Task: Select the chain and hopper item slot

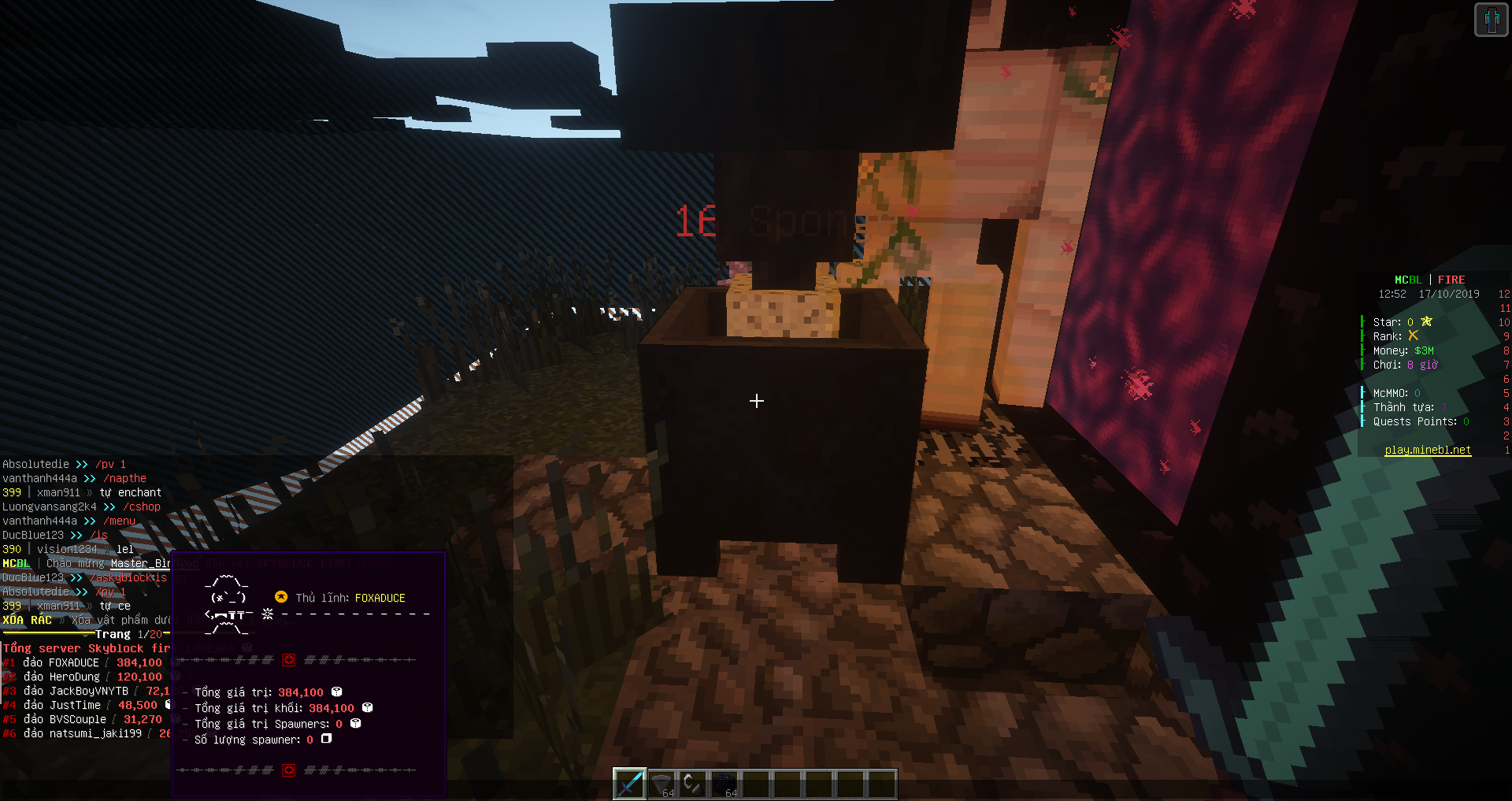Action: click(x=693, y=784)
